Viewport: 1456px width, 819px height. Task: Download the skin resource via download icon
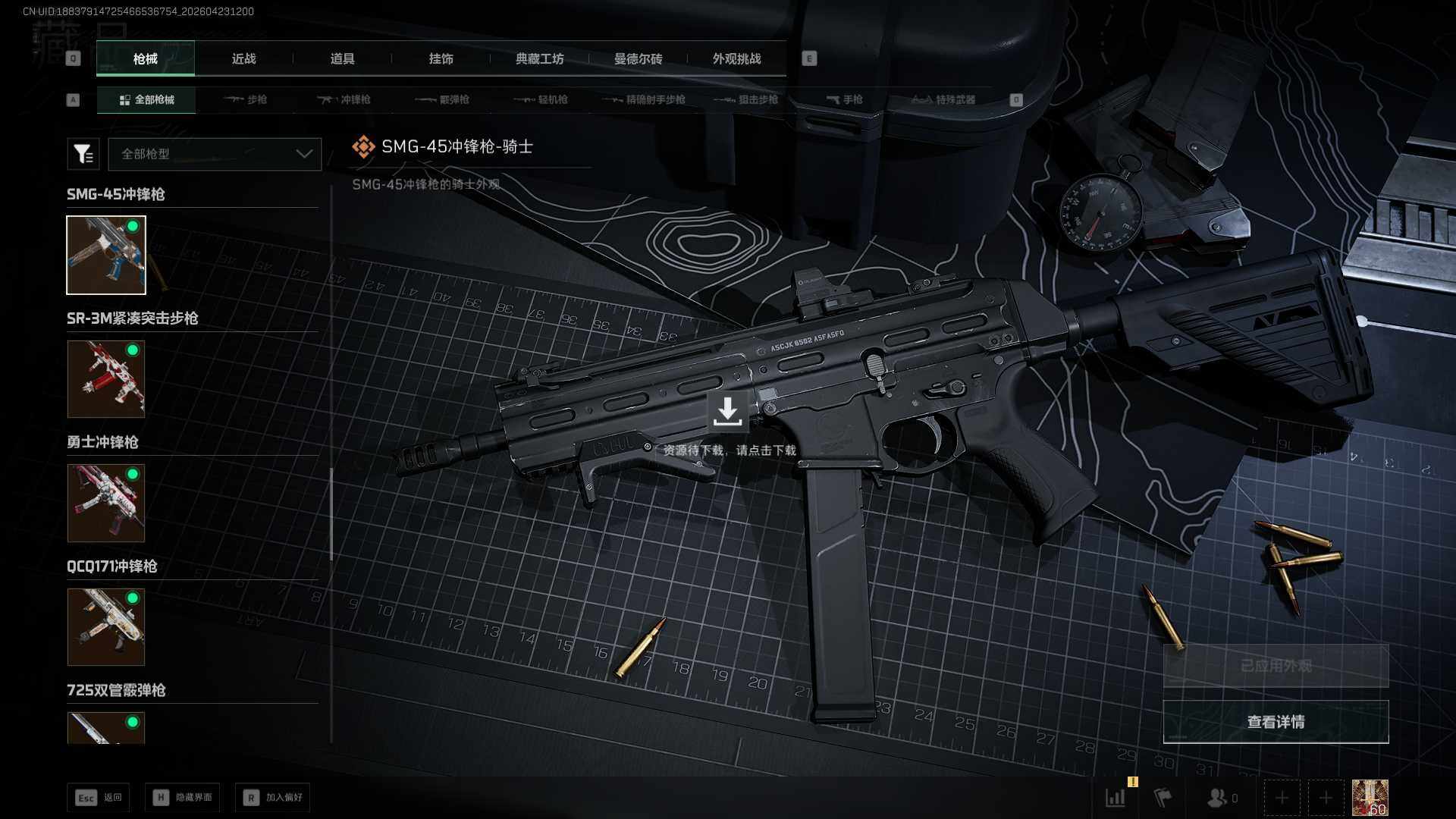coord(727,412)
